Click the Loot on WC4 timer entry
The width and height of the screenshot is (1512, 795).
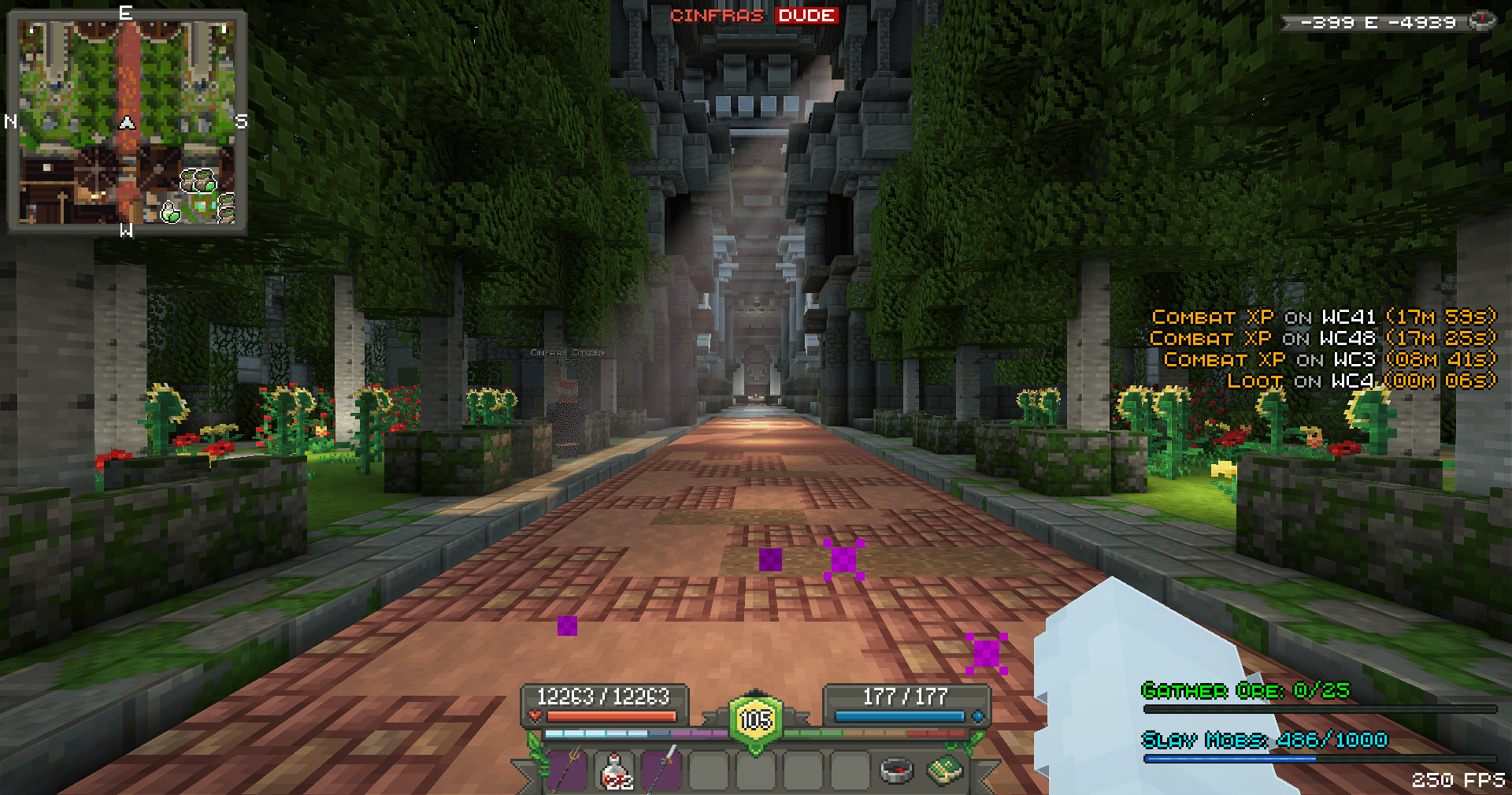tap(1361, 381)
